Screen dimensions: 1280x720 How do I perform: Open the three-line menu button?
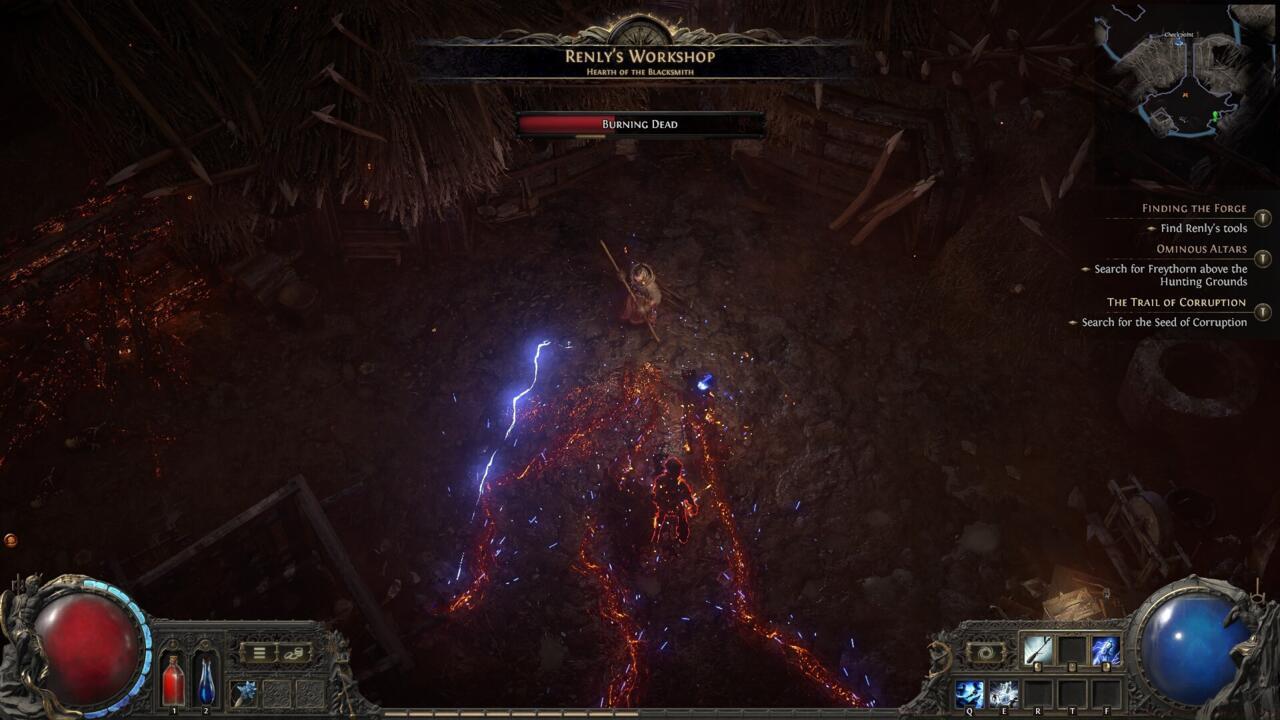point(258,653)
